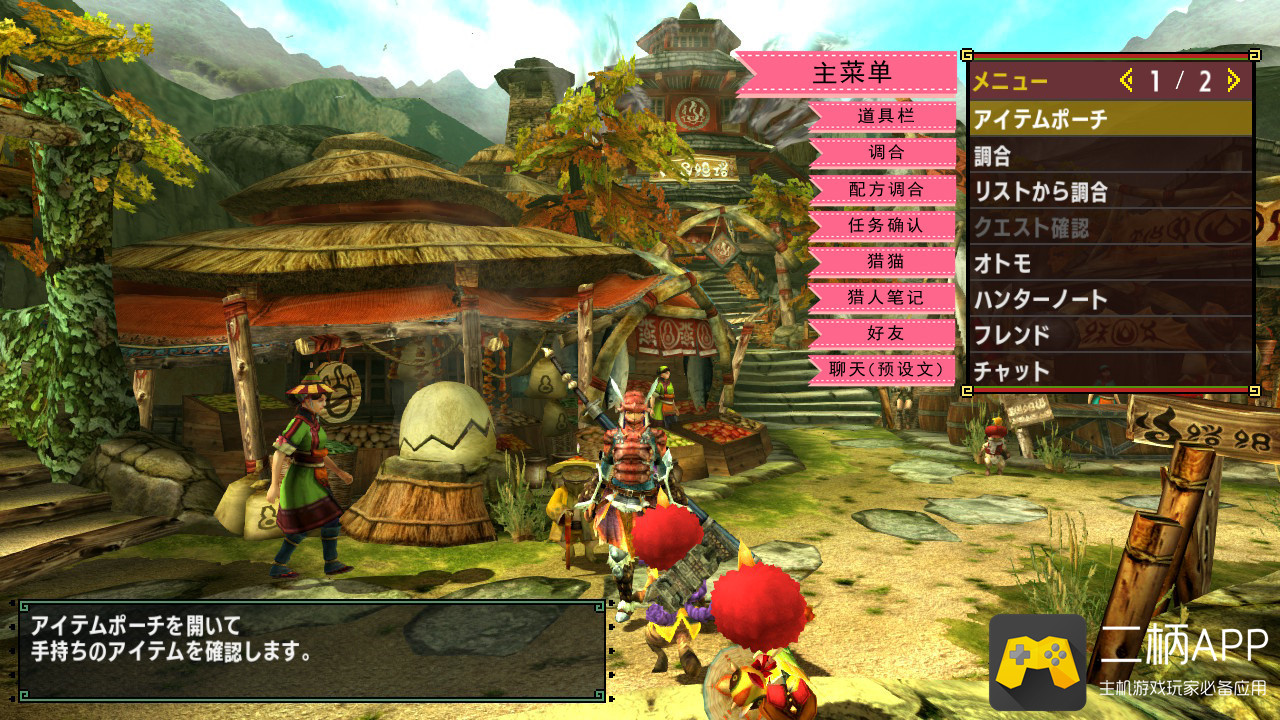Click the 二柄APP gamepad logo

click(x=1037, y=662)
